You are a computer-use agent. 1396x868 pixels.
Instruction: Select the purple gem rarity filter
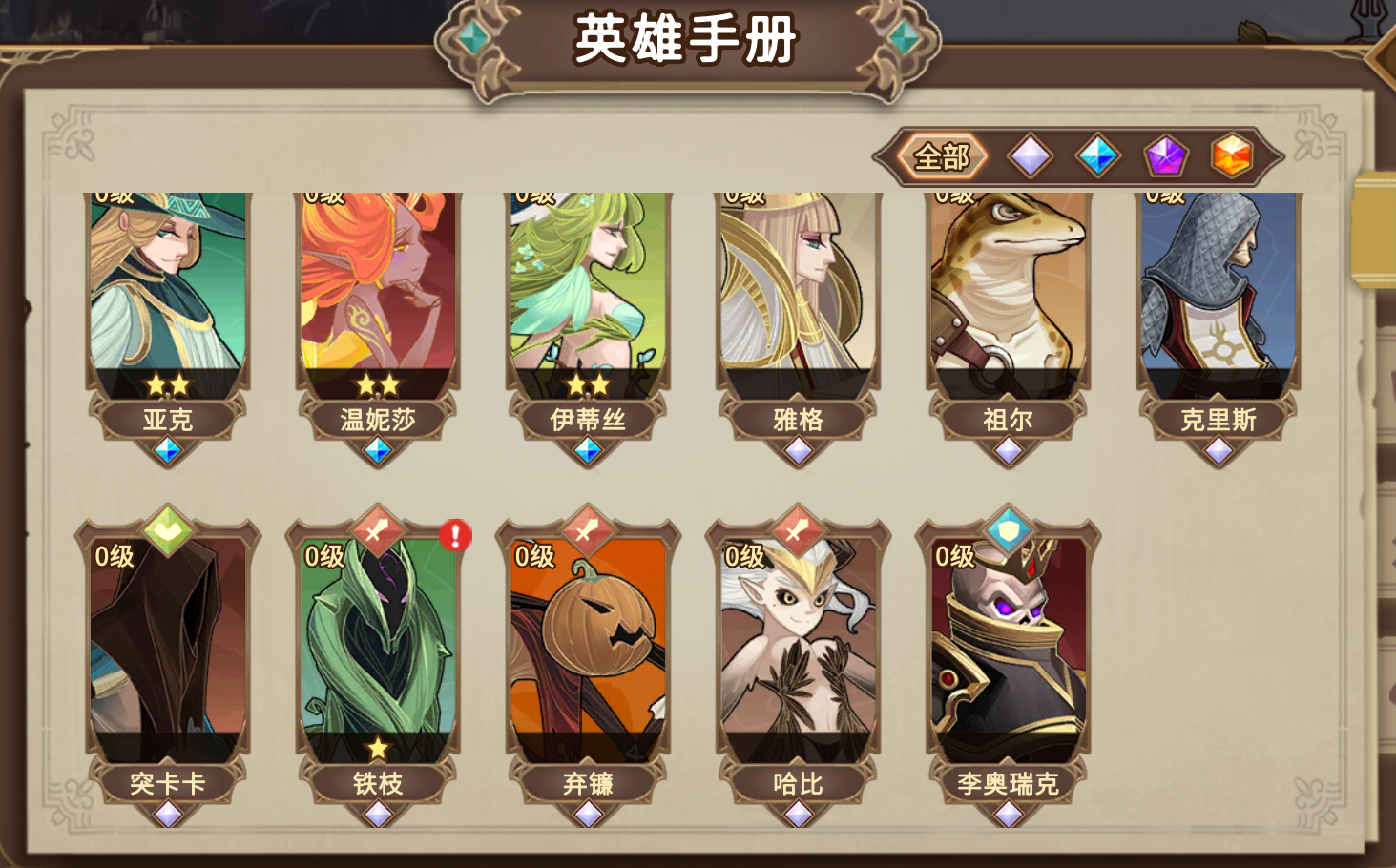[x=1165, y=155]
